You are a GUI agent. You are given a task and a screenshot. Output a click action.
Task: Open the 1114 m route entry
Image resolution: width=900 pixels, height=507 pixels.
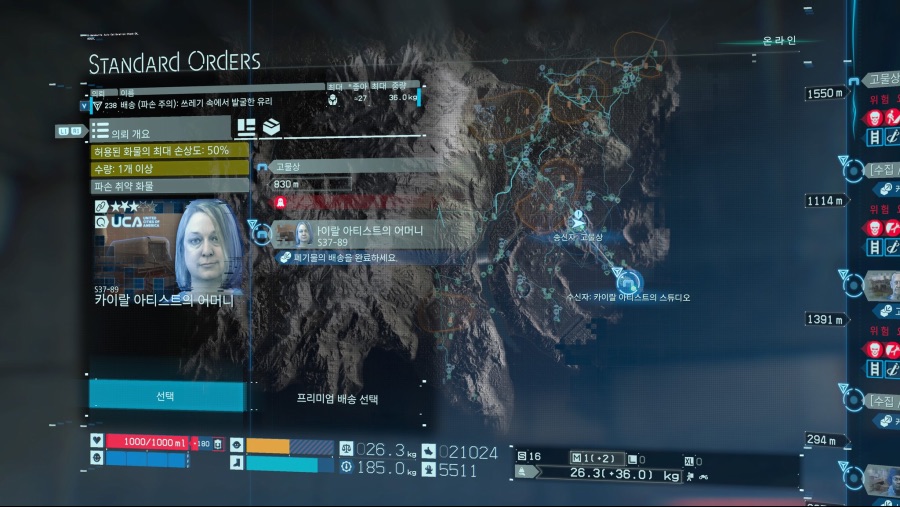(826, 201)
